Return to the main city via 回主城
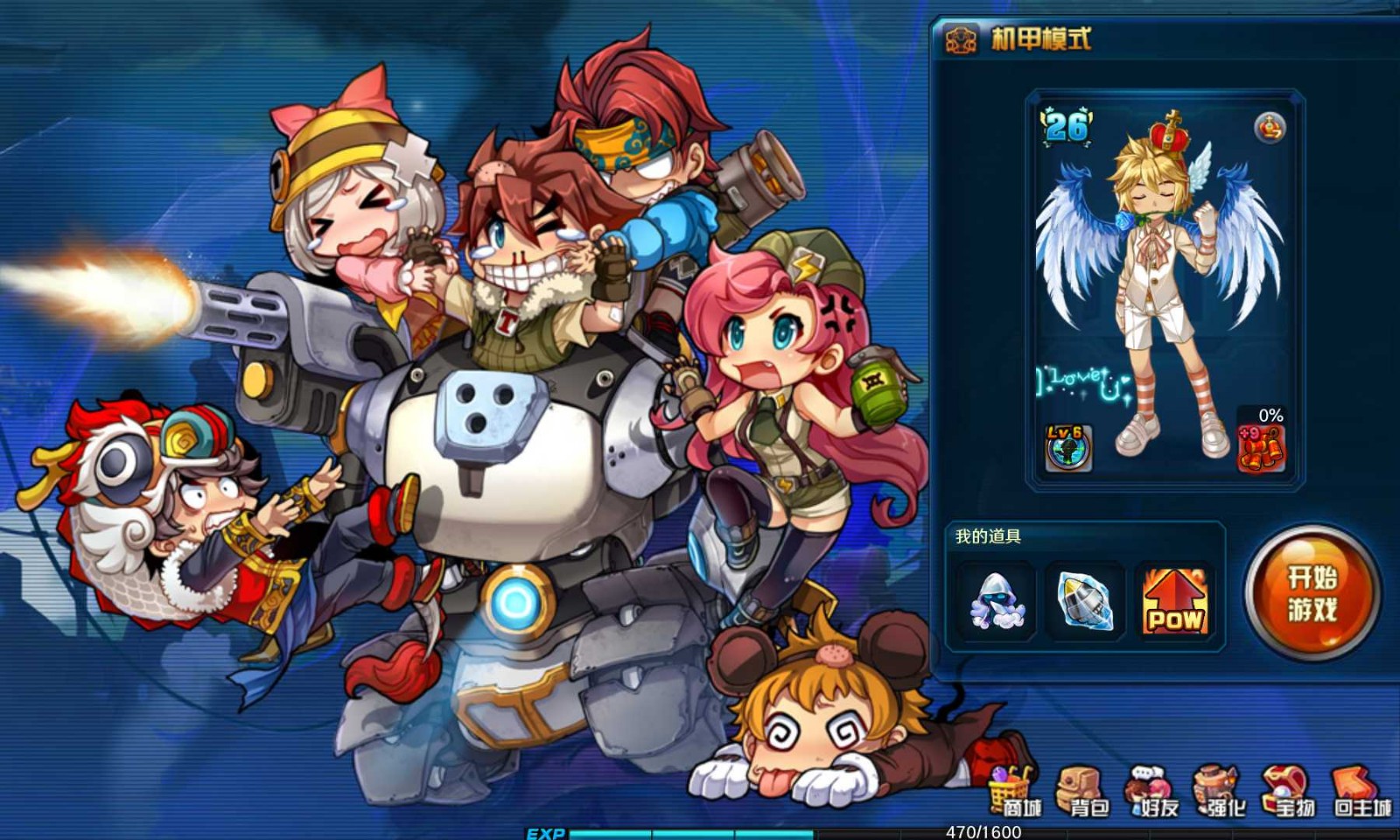 [1361, 792]
